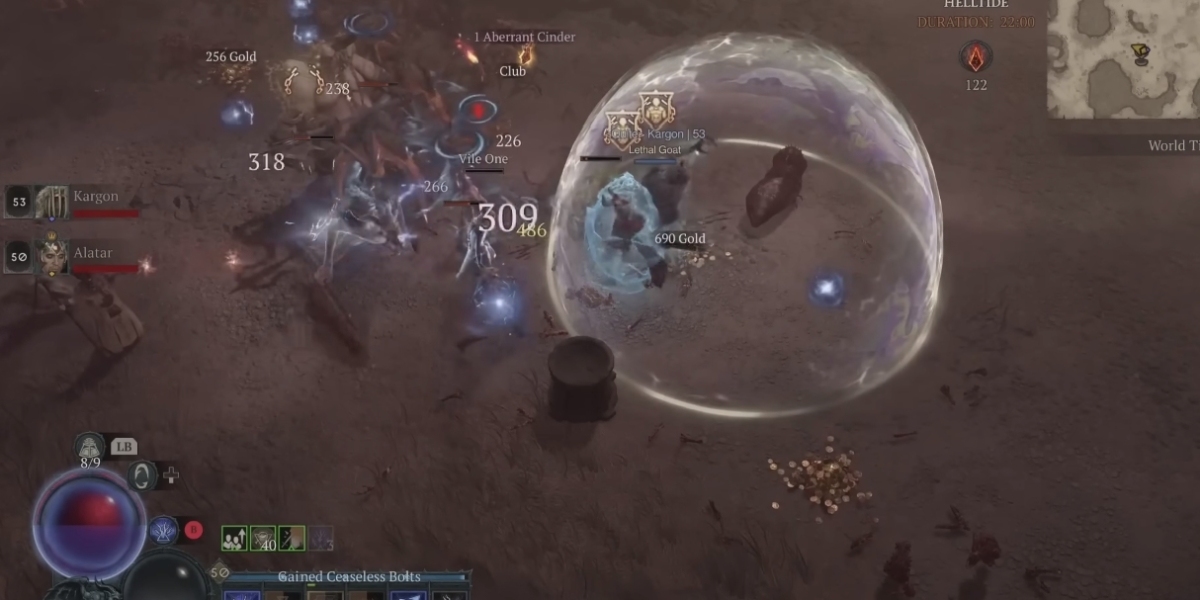Select Alatar's party portrait
Viewport: 1200px width, 600px height.
pyautogui.click(x=52, y=256)
